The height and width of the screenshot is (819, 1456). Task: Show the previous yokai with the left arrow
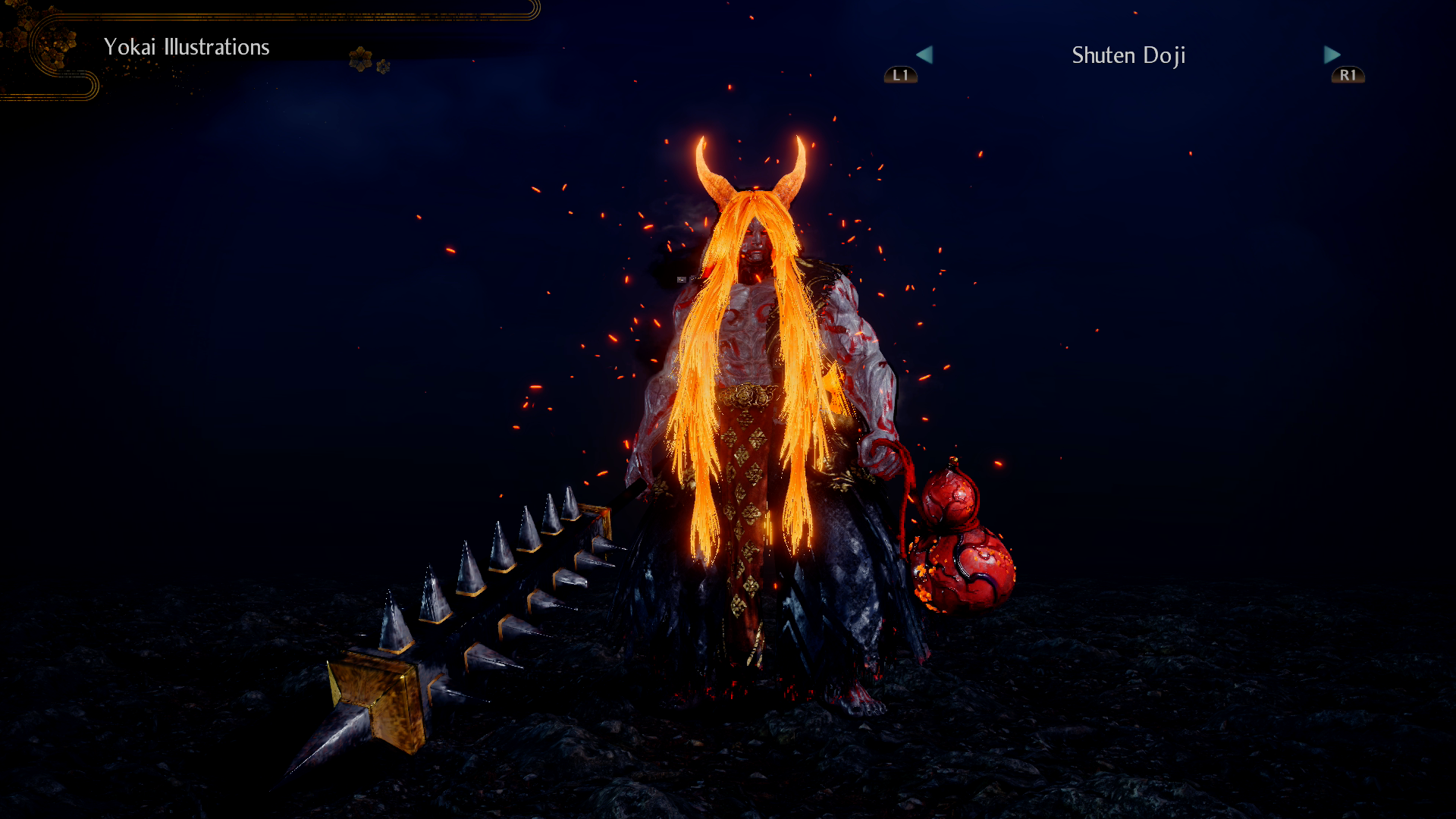924,55
